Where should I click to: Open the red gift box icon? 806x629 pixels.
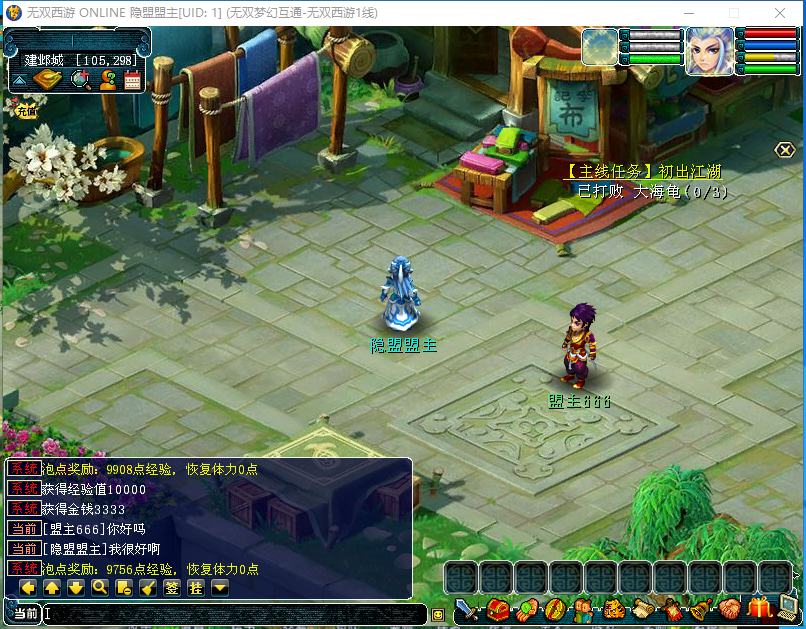(760, 607)
